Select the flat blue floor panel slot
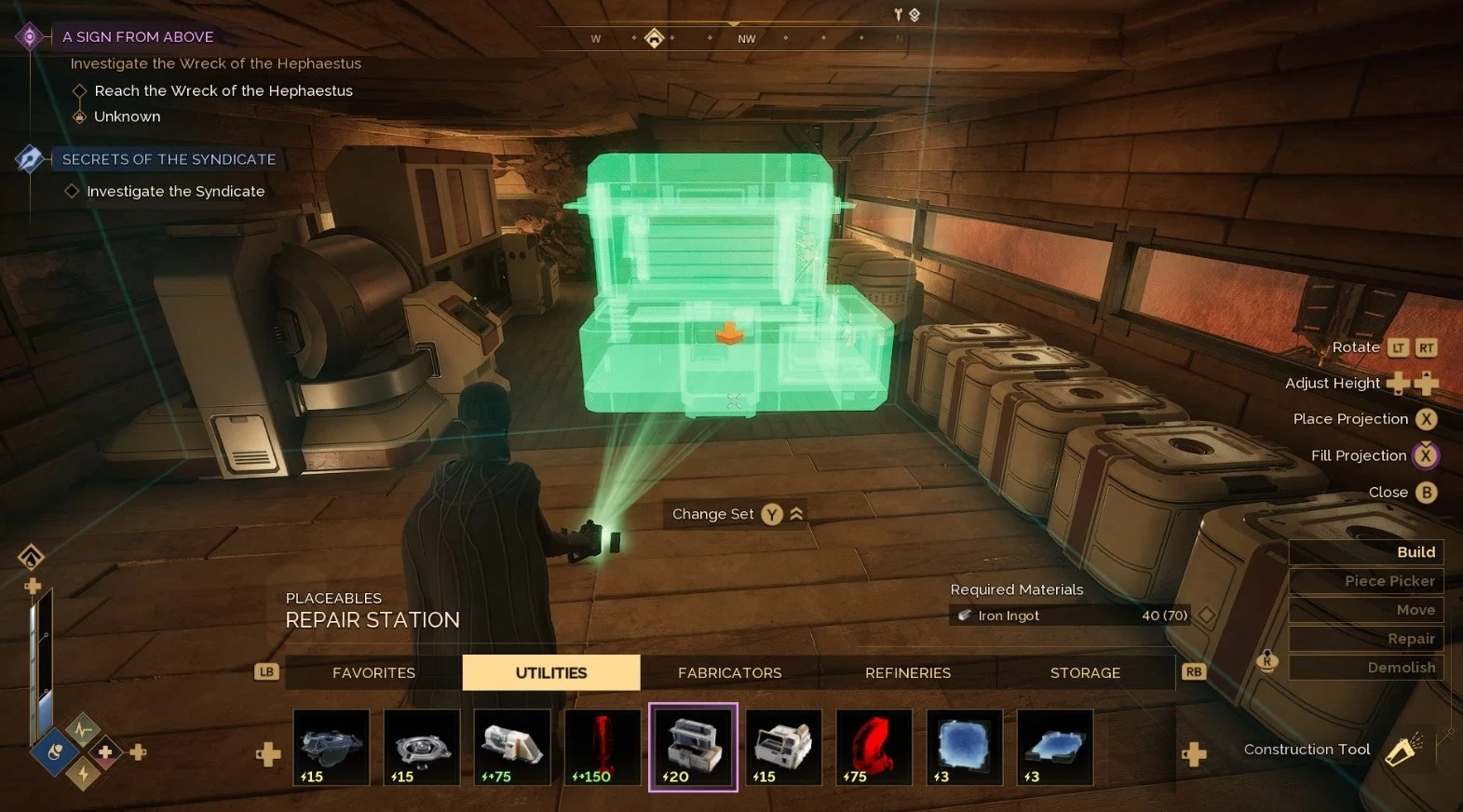 pyautogui.click(x=1054, y=747)
